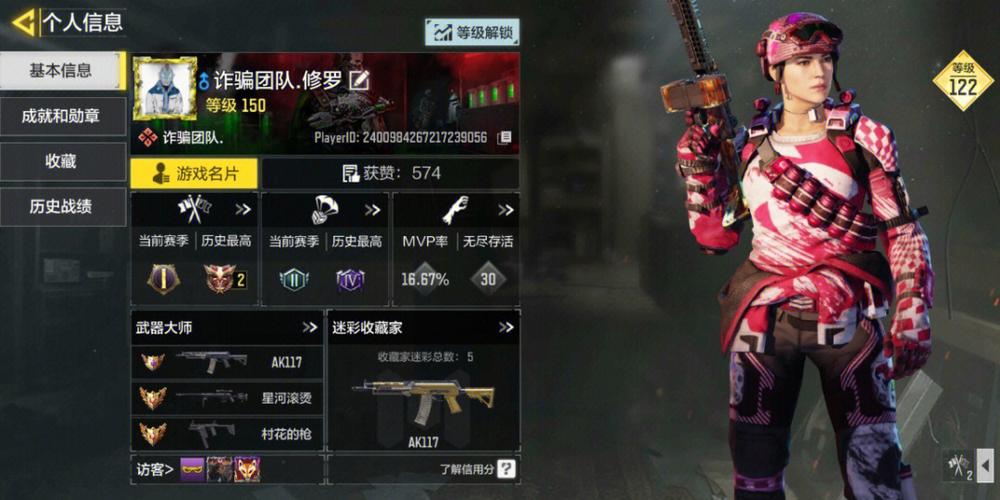This screenshot has height=500, width=1000.
Task: Open the 访客 visitors list
Action: (x=155, y=468)
